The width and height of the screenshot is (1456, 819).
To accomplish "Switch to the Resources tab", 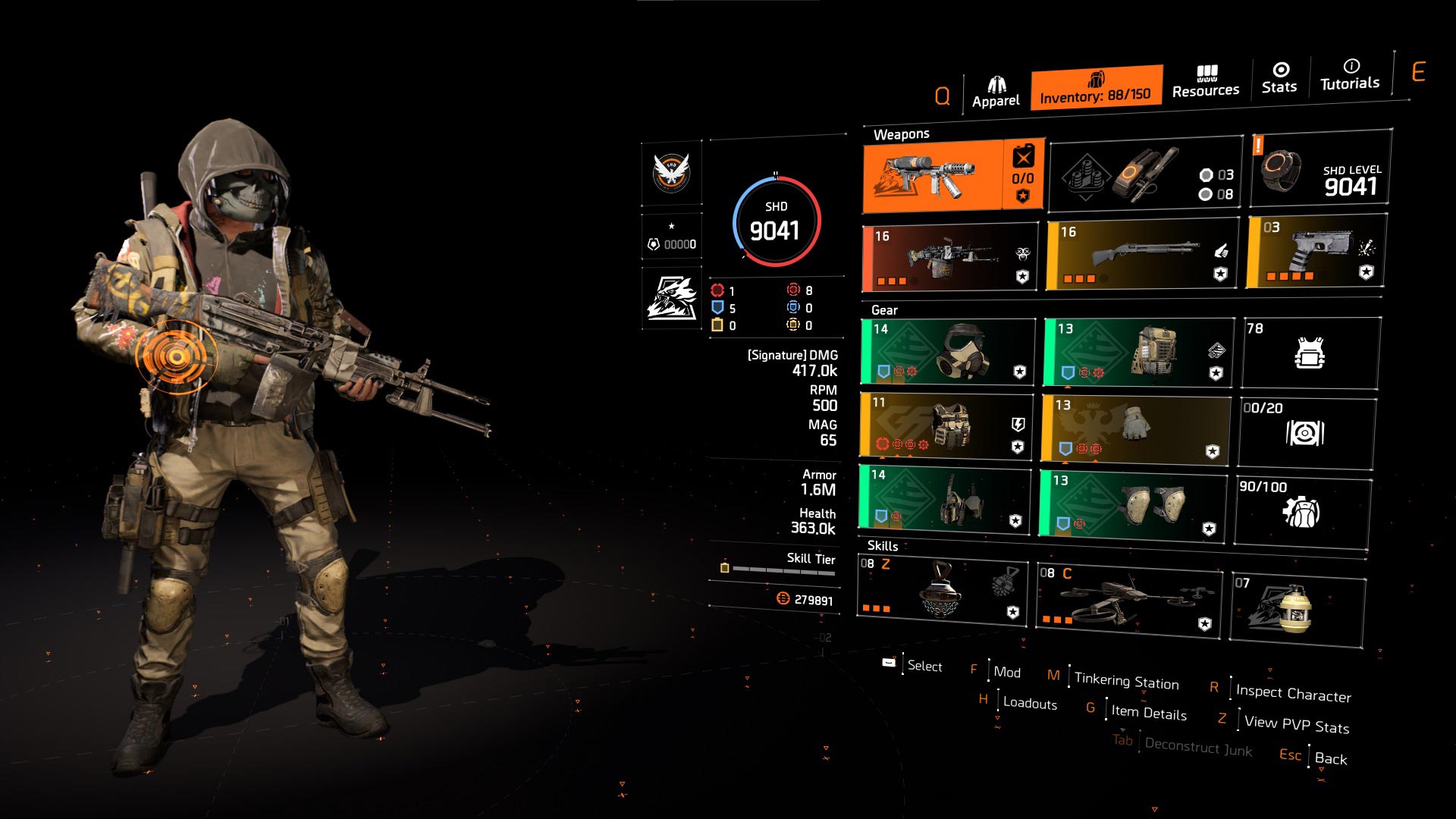I will 1206,82.
